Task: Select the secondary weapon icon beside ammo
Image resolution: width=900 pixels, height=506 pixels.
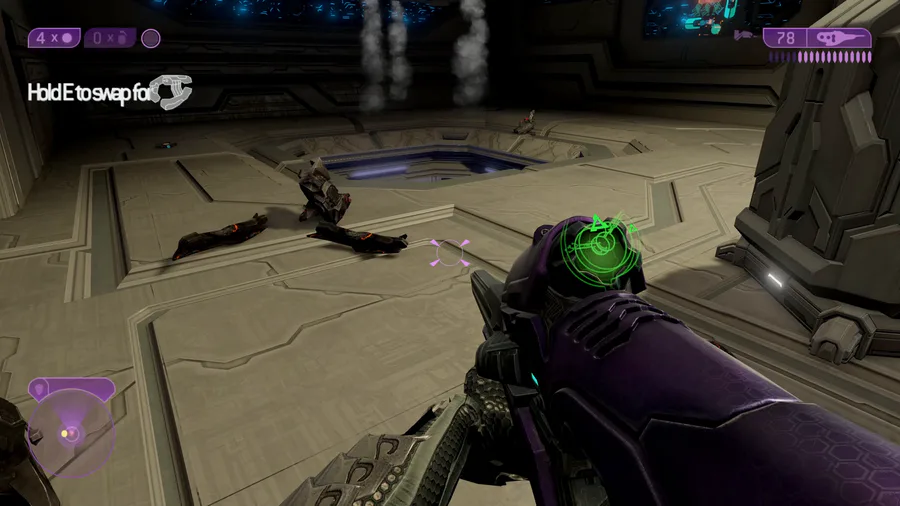Action: pyautogui.click(x=745, y=37)
